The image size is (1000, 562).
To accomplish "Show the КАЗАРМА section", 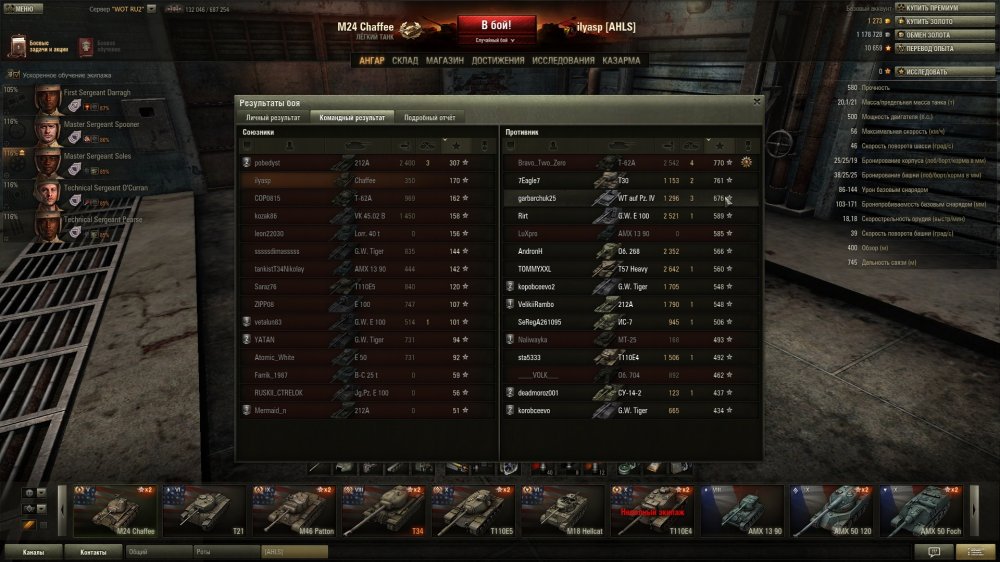I will tap(621, 60).
